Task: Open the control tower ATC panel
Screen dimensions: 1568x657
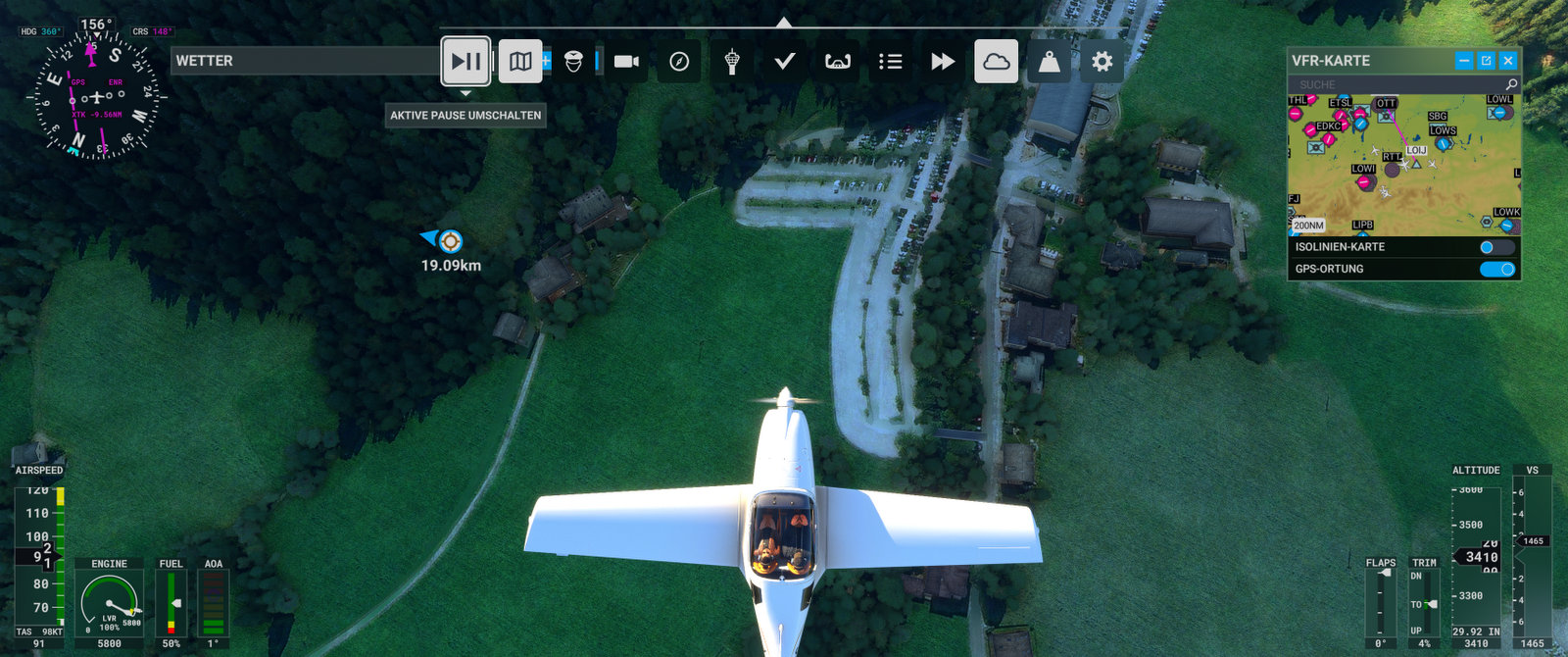Action: coord(731,61)
